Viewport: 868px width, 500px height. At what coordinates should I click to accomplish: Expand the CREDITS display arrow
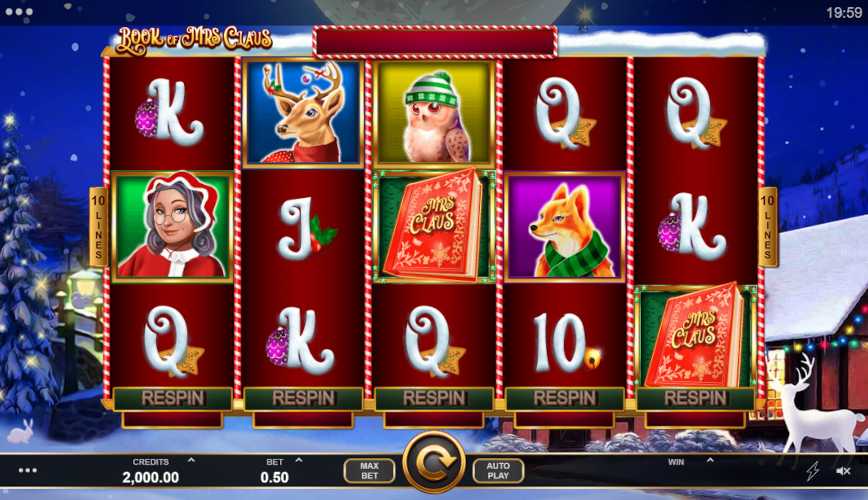(190, 461)
